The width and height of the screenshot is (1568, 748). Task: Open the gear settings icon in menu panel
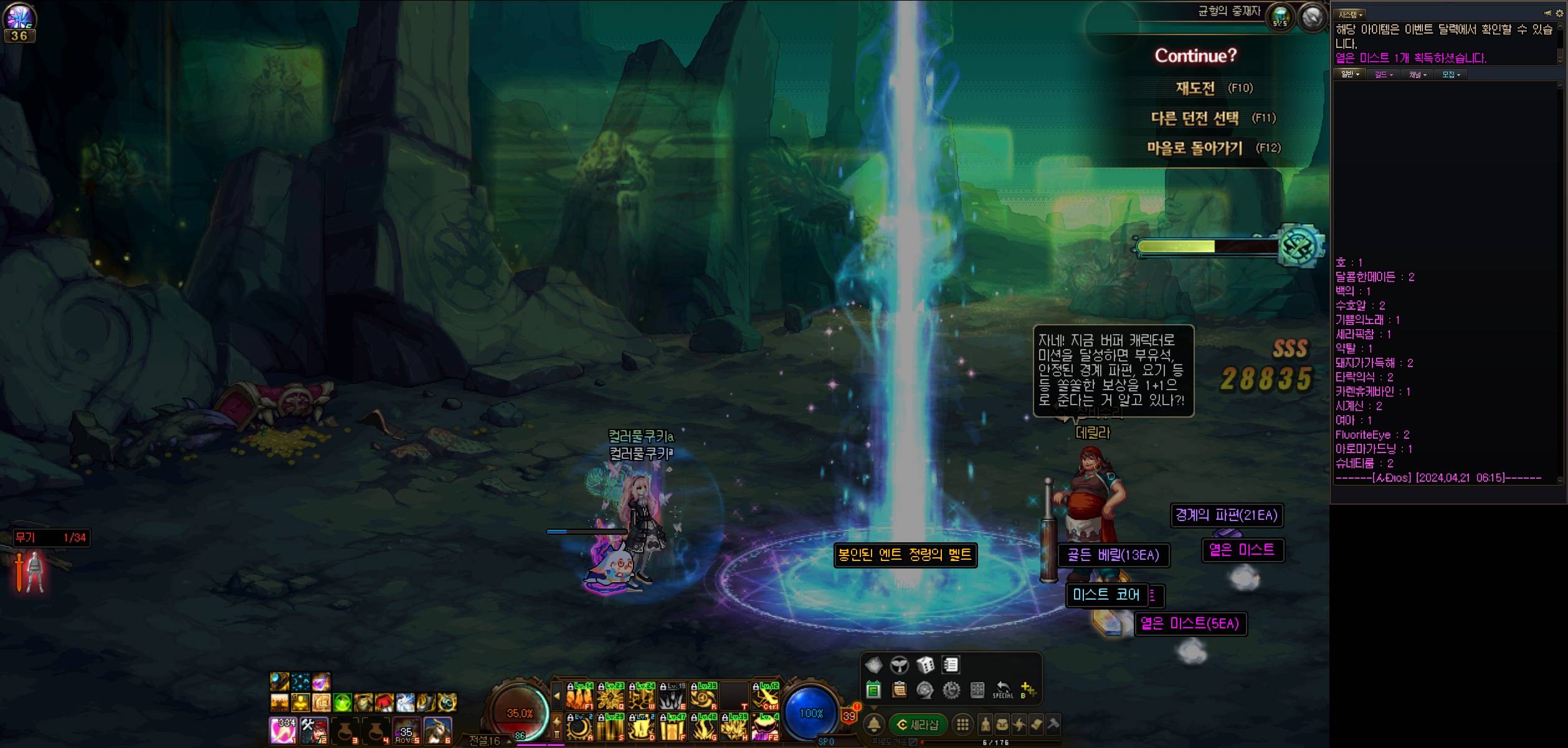[951, 690]
